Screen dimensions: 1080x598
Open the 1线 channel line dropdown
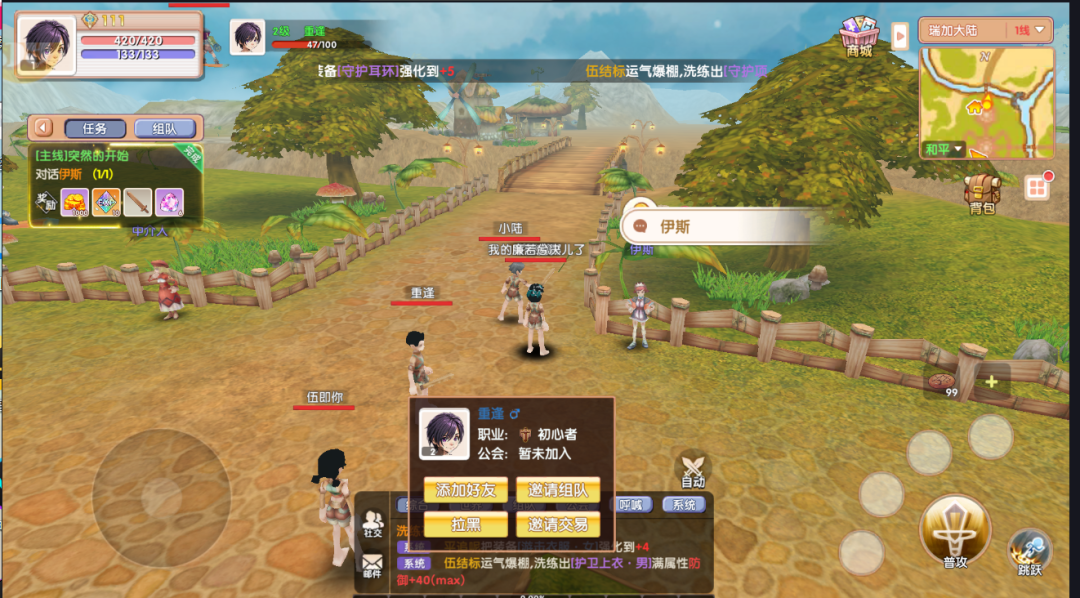[1031, 30]
